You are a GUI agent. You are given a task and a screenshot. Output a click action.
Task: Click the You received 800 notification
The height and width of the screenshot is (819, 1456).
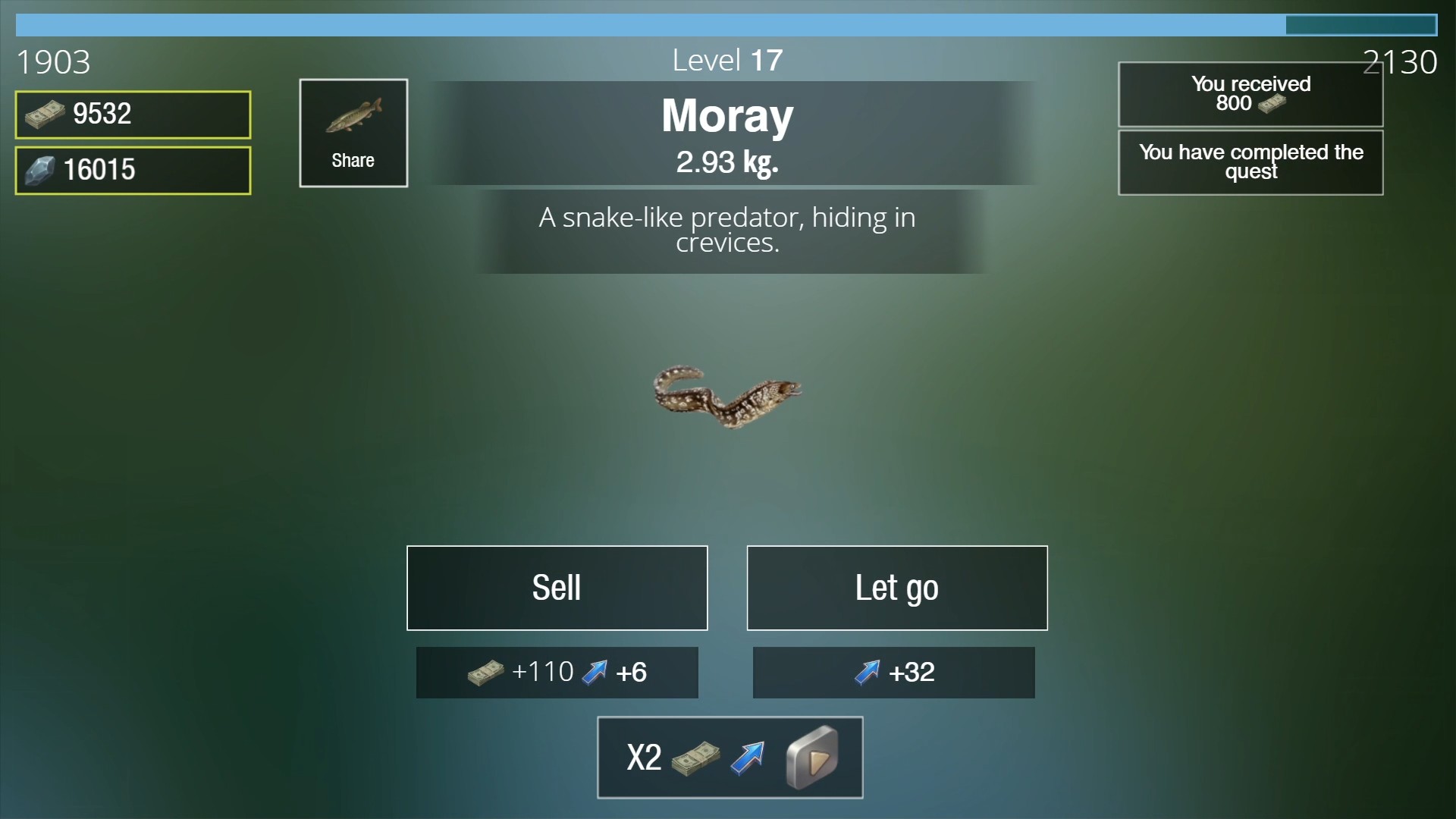[1250, 93]
